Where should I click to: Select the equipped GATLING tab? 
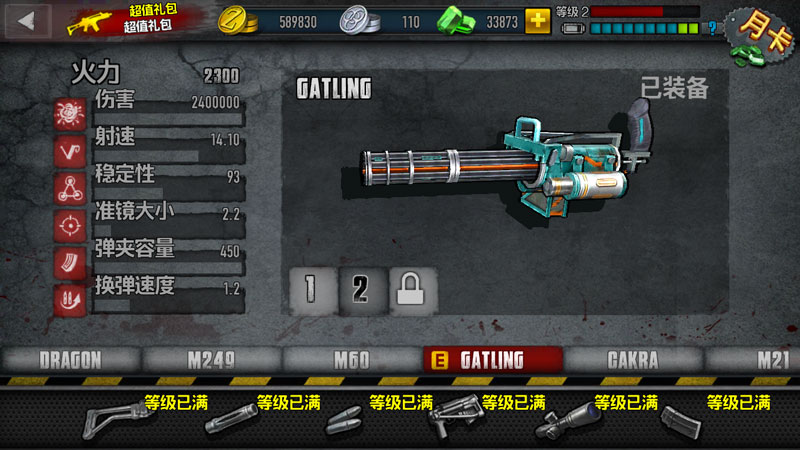point(491,360)
